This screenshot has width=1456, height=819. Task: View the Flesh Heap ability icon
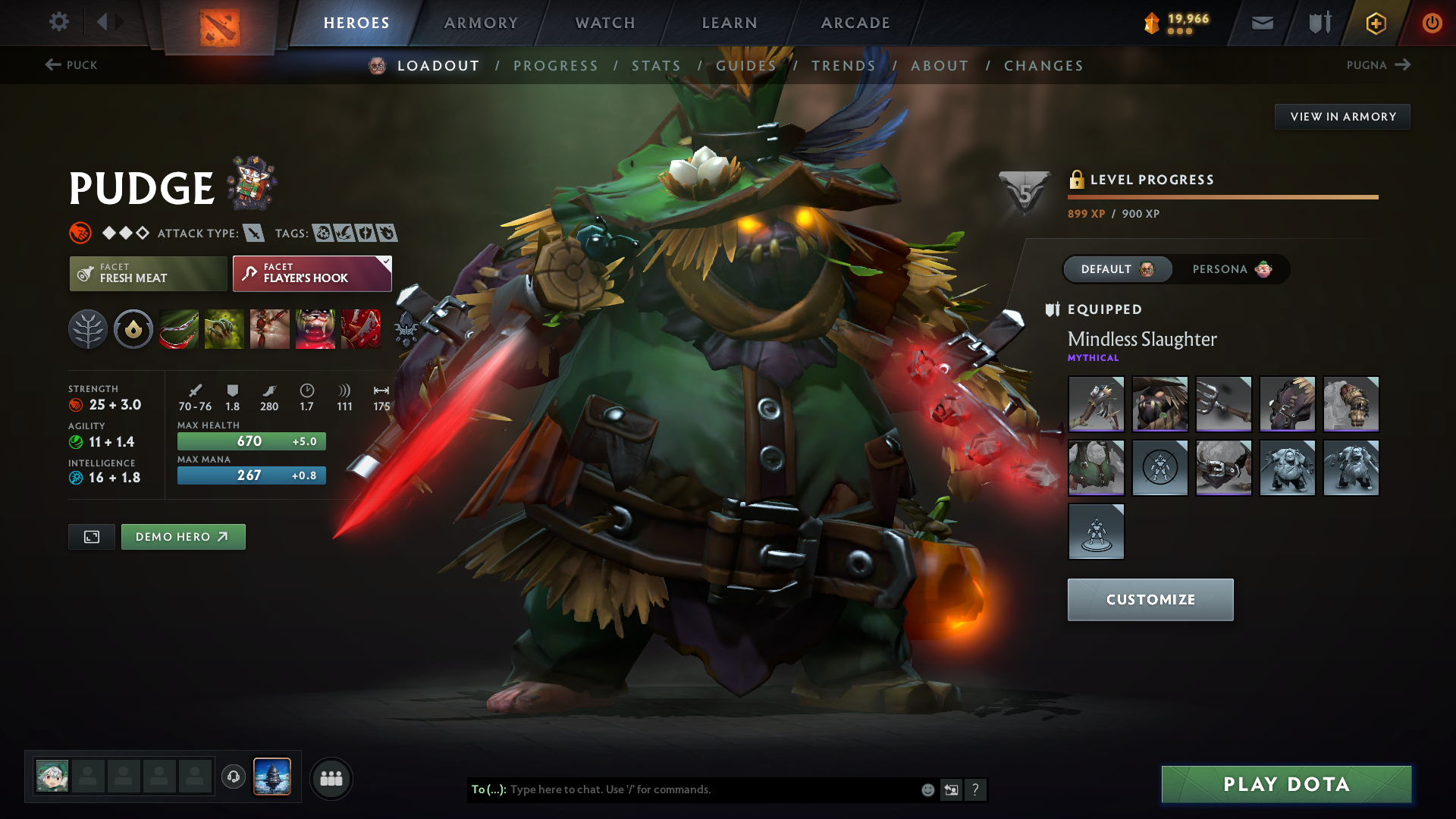coord(270,329)
